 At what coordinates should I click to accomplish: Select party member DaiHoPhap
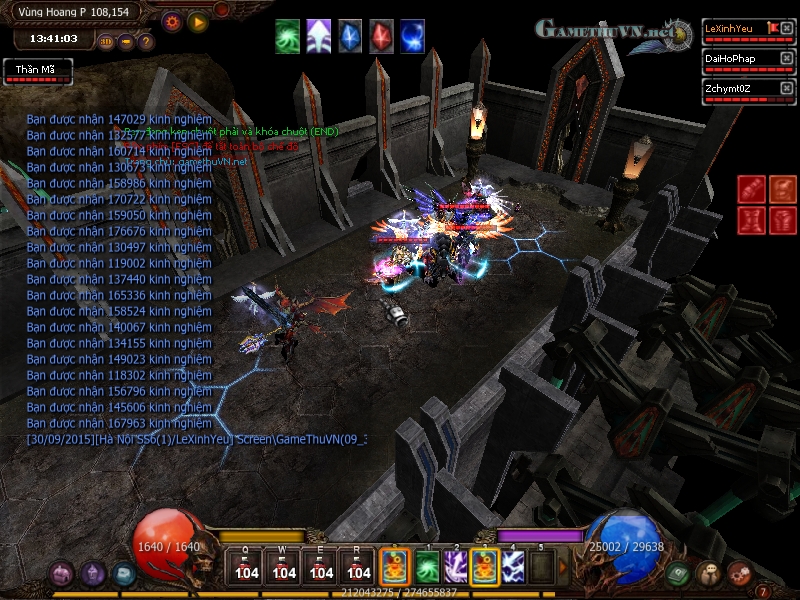pos(741,61)
